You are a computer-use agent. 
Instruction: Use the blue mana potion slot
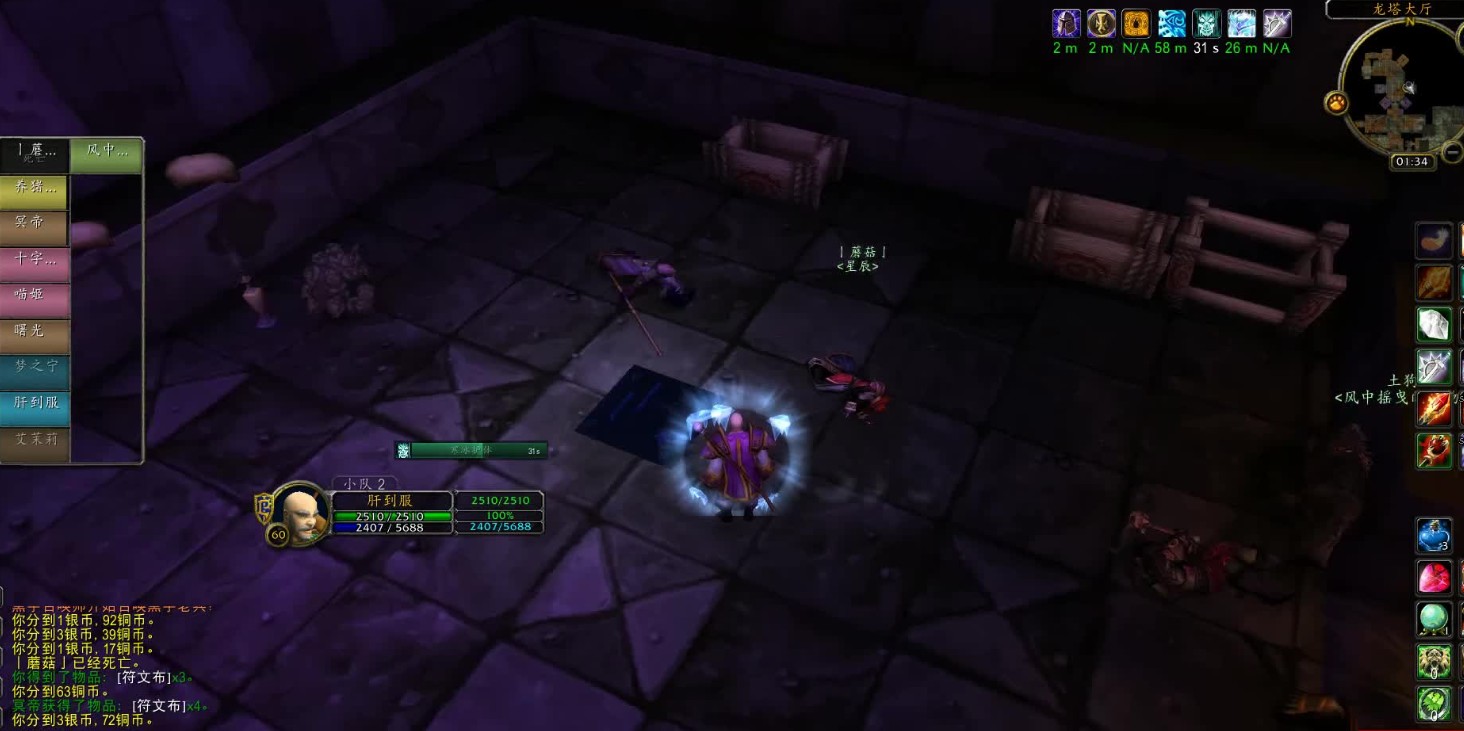pyautogui.click(x=1433, y=536)
